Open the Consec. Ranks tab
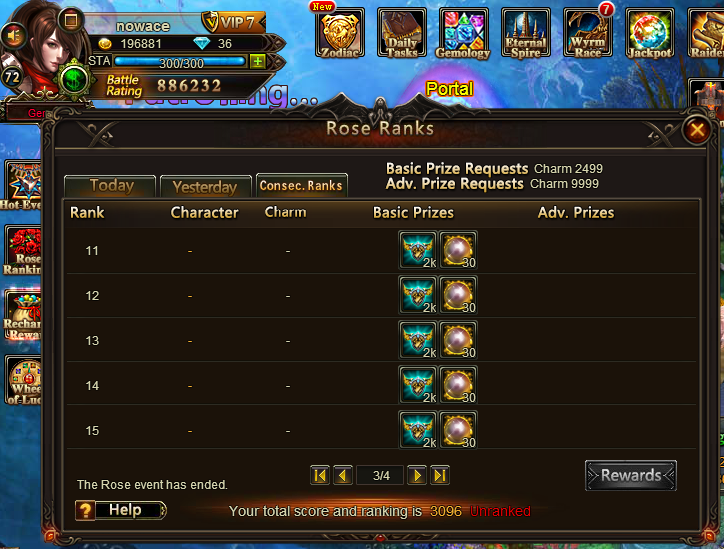Screen dimensions: 724x549 (x=301, y=185)
